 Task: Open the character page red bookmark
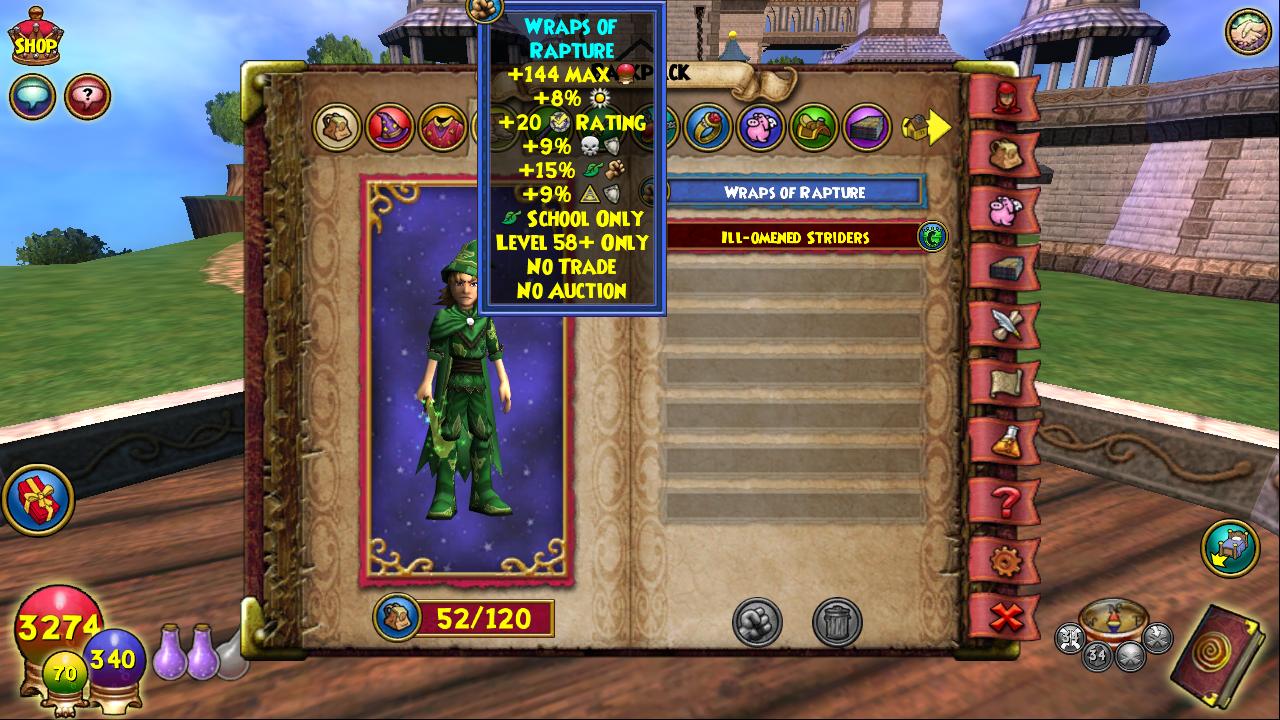(x=1004, y=98)
